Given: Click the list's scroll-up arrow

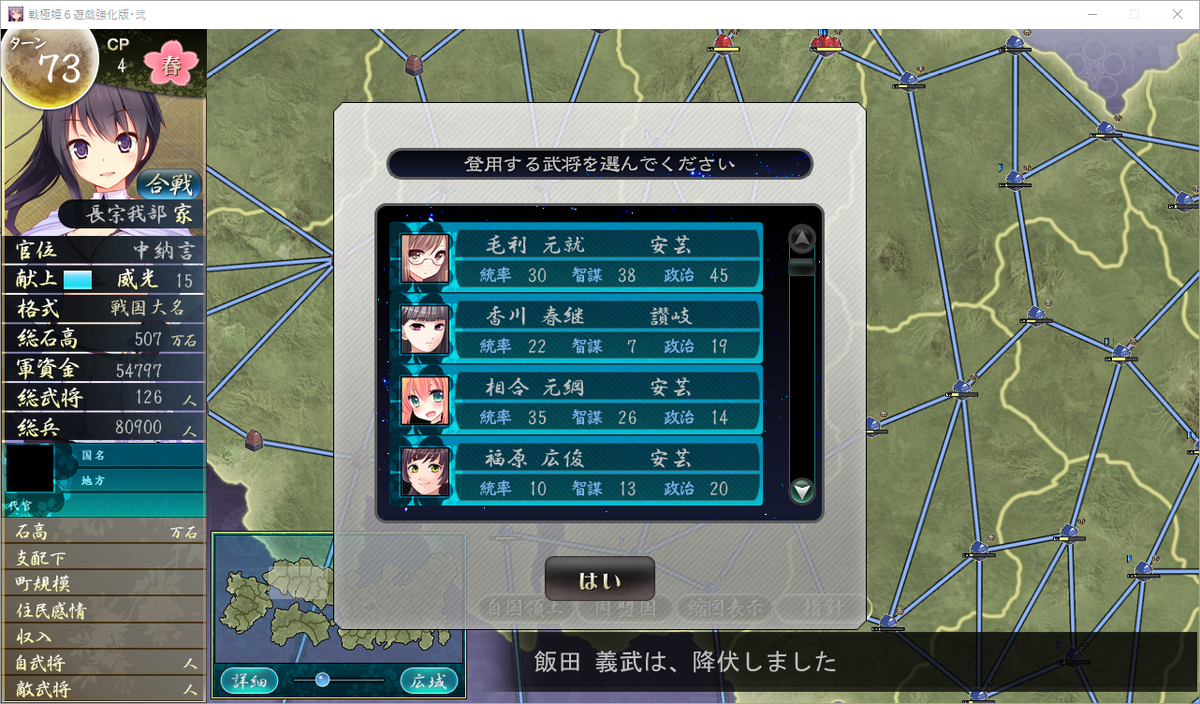Looking at the screenshot, I should click(x=802, y=239).
